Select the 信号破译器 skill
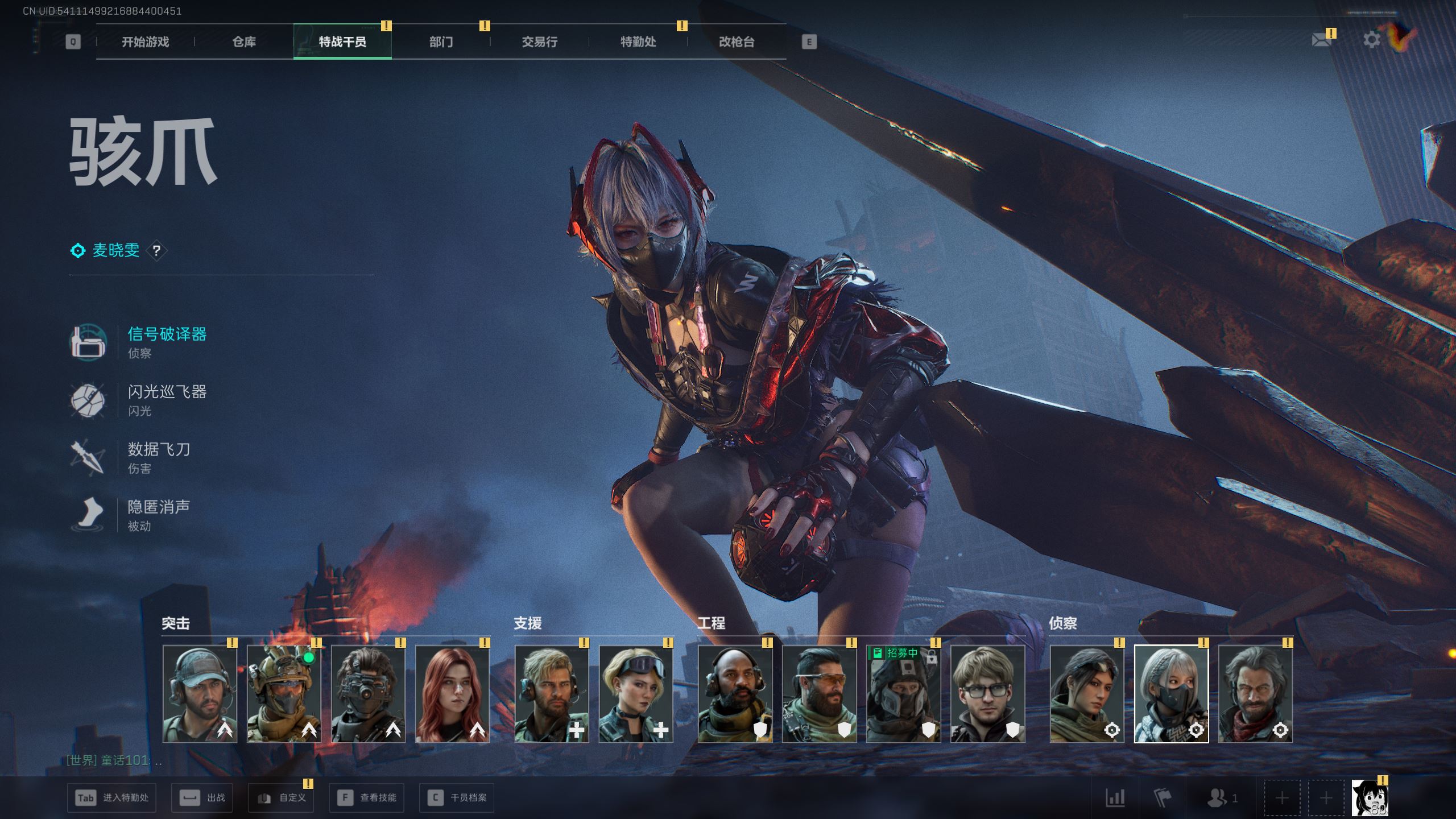This screenshot has width=1456, height=819. pyautogui.click(x=166, y=341)
